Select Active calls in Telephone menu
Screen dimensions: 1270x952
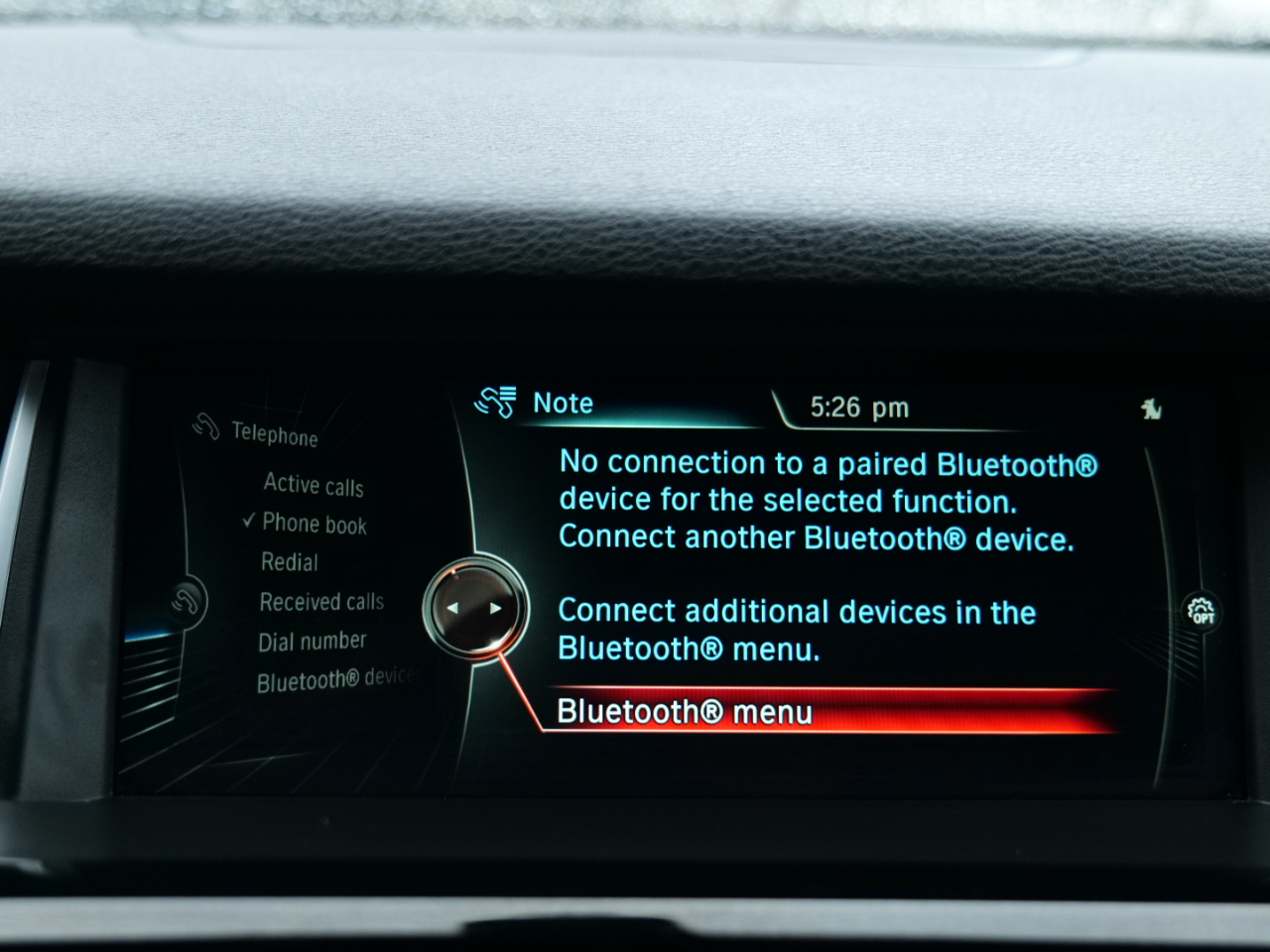314,485
